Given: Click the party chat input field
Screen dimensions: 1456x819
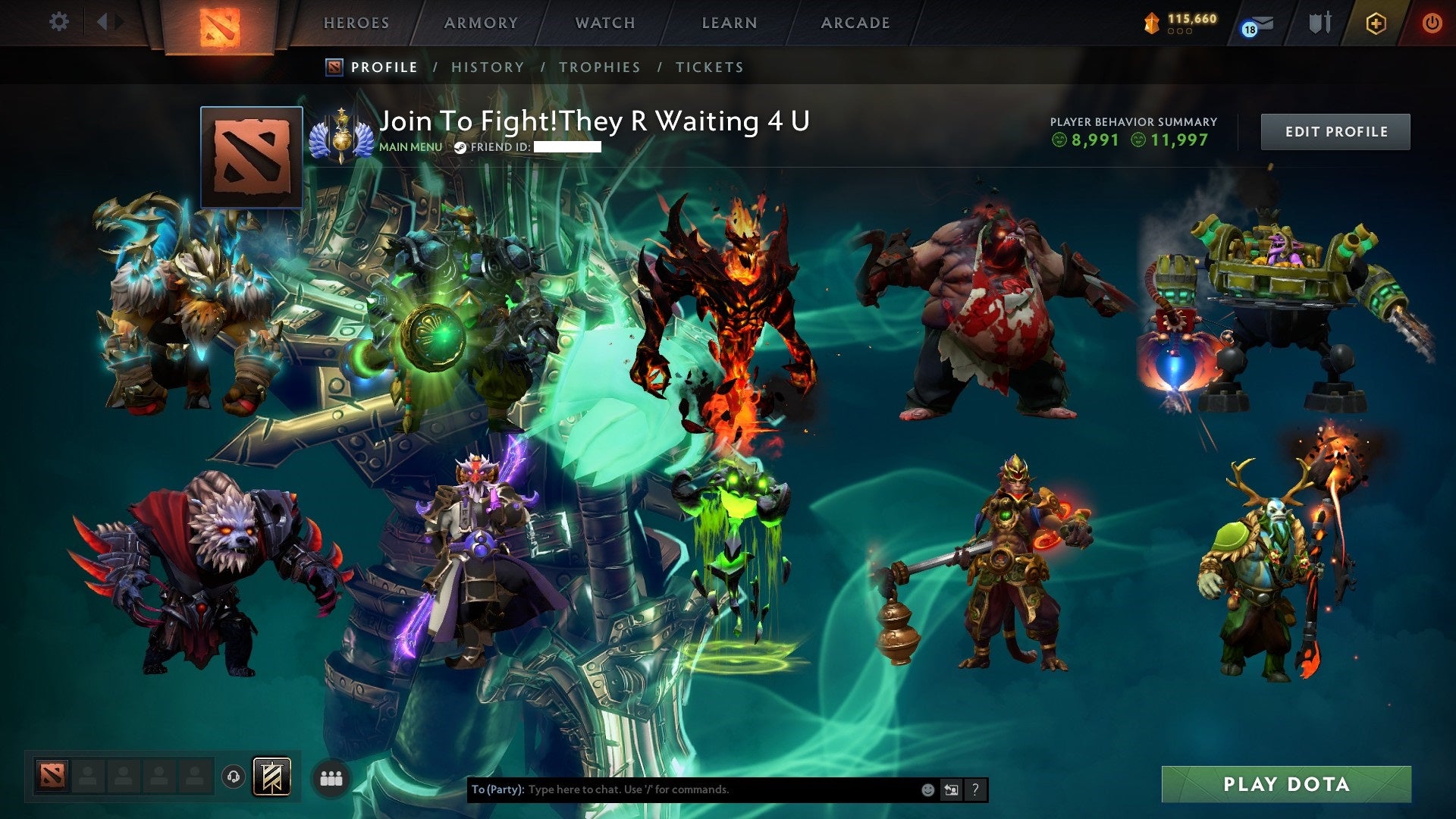Looking at the screenshot, I should tap(682, 789).
